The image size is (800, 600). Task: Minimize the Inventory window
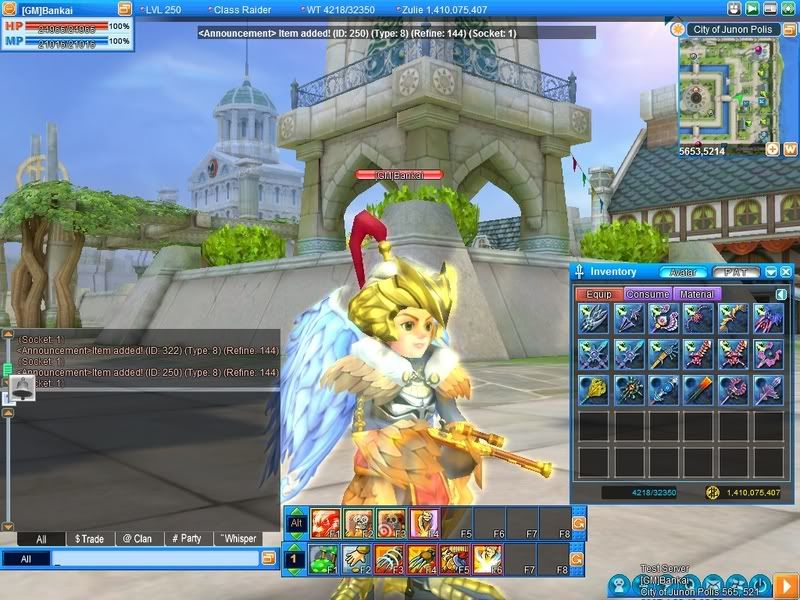771,272
